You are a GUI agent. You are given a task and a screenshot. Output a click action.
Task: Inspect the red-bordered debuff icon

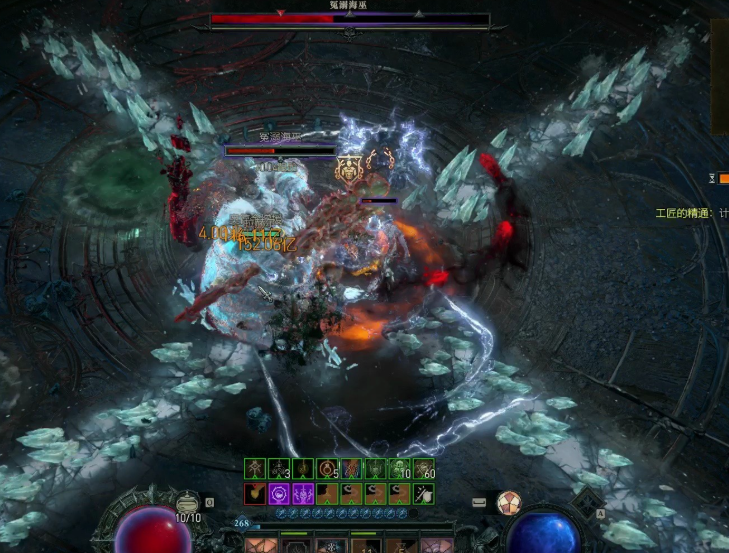click(x=255, y=493)
